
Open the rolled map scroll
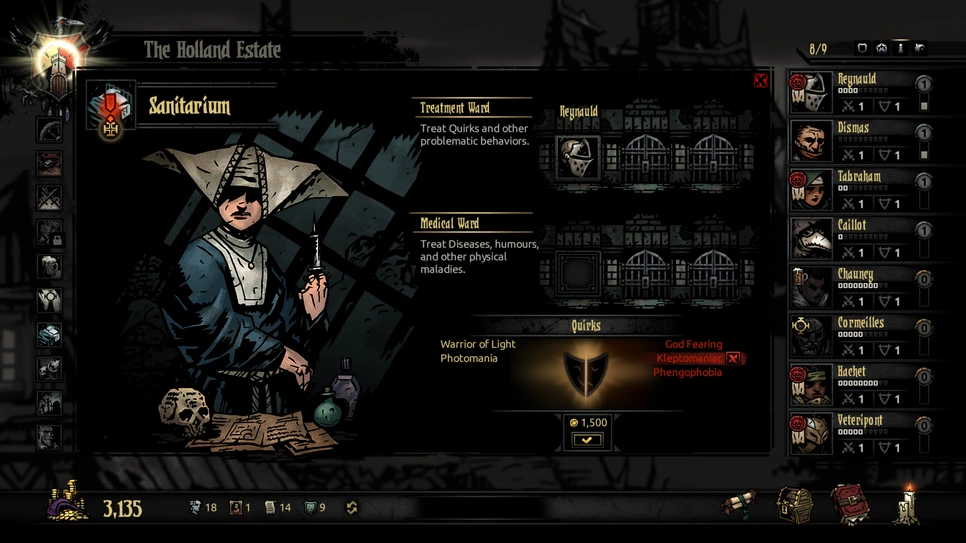741,504
